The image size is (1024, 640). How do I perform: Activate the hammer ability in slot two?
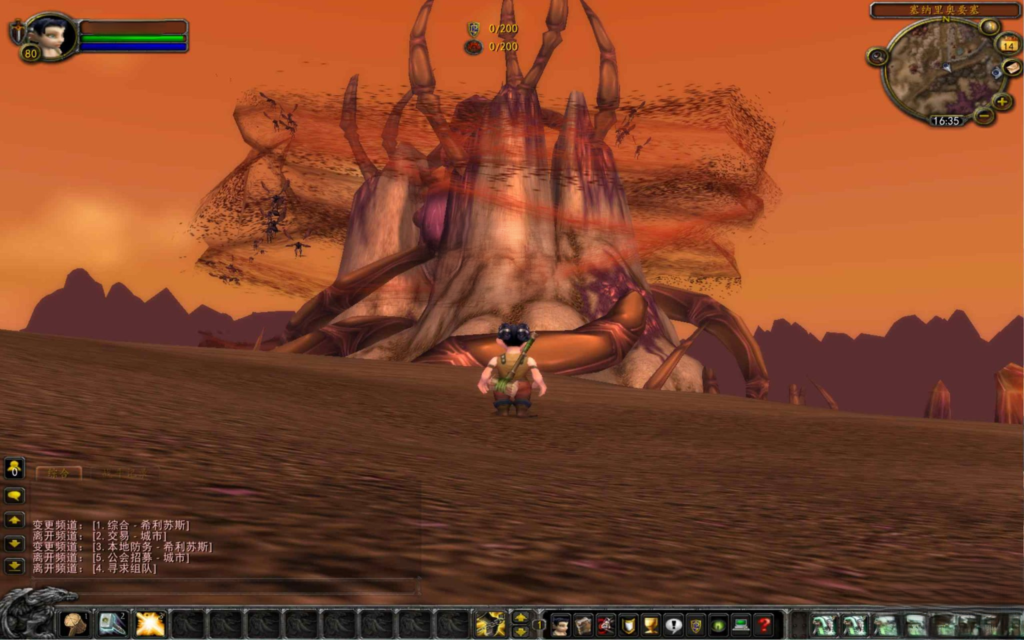click(x=113, y=624)
